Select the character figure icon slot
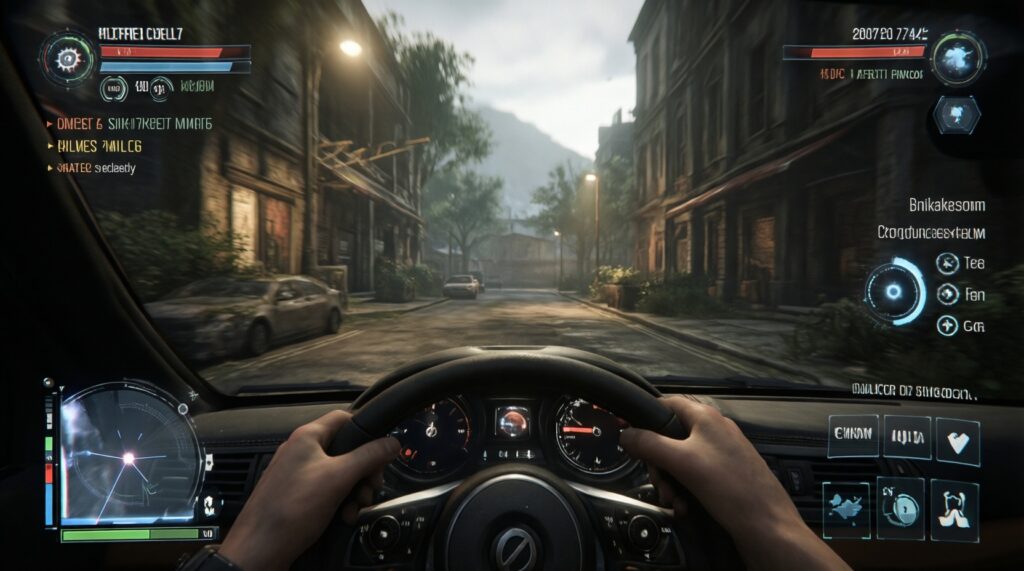The height and width of the screenshot is (571, 1024). click(x=955, y=503)
